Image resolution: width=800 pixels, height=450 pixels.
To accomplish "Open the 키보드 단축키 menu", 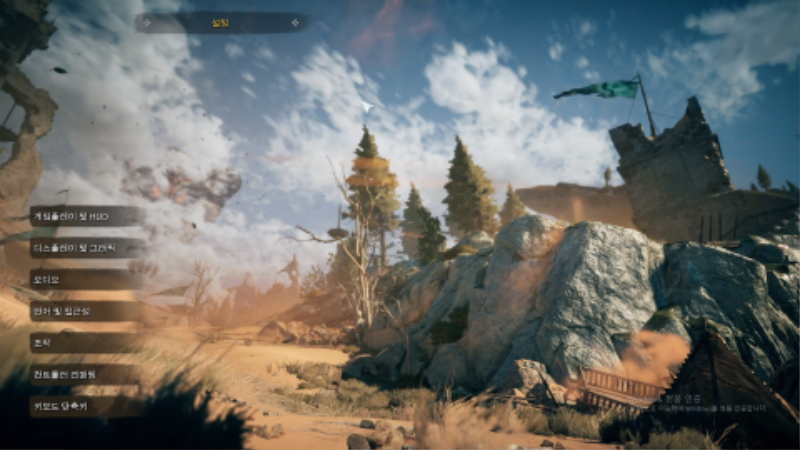I will [87, 406].
